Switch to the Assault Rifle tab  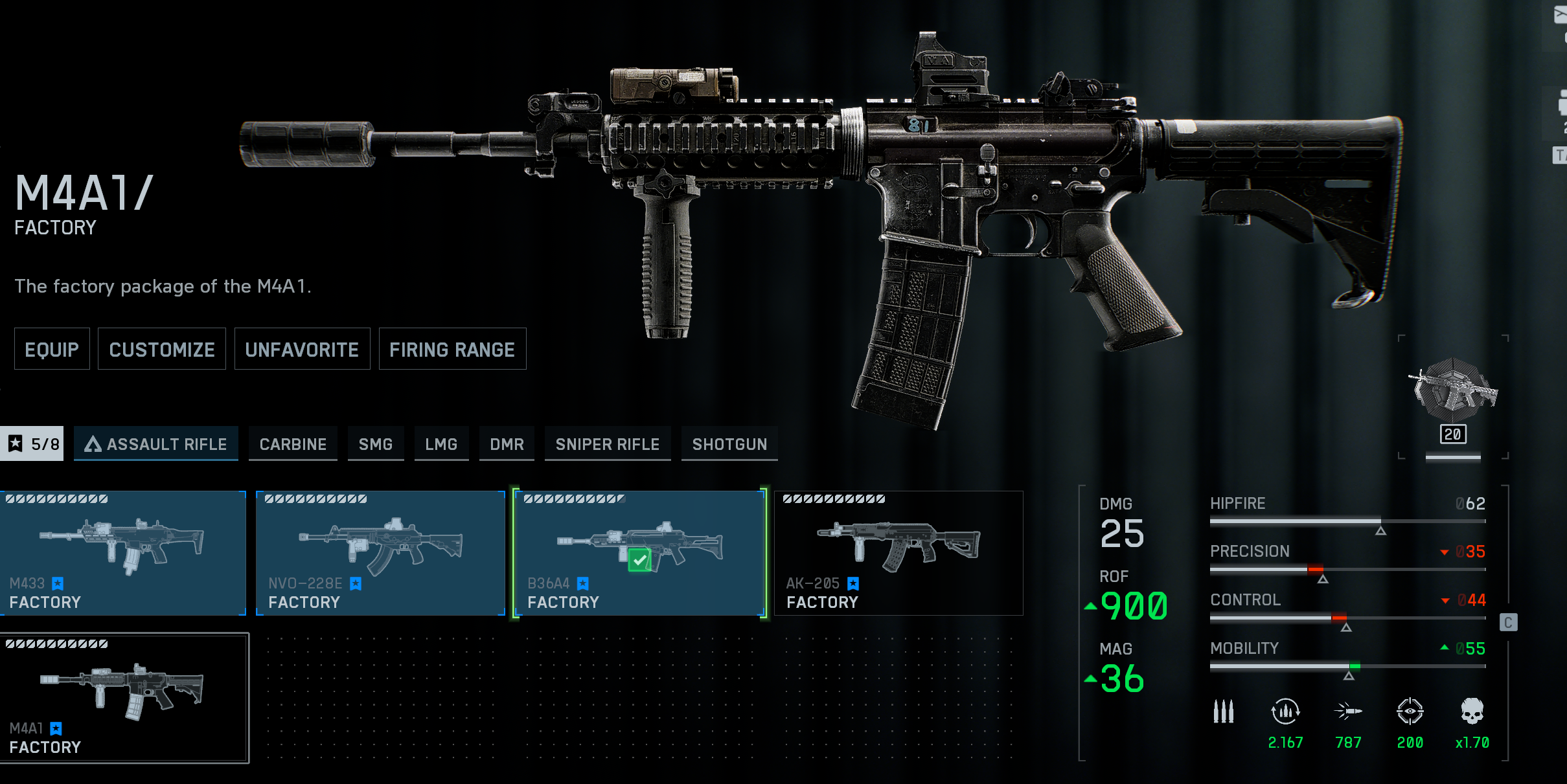coord(156,444)
